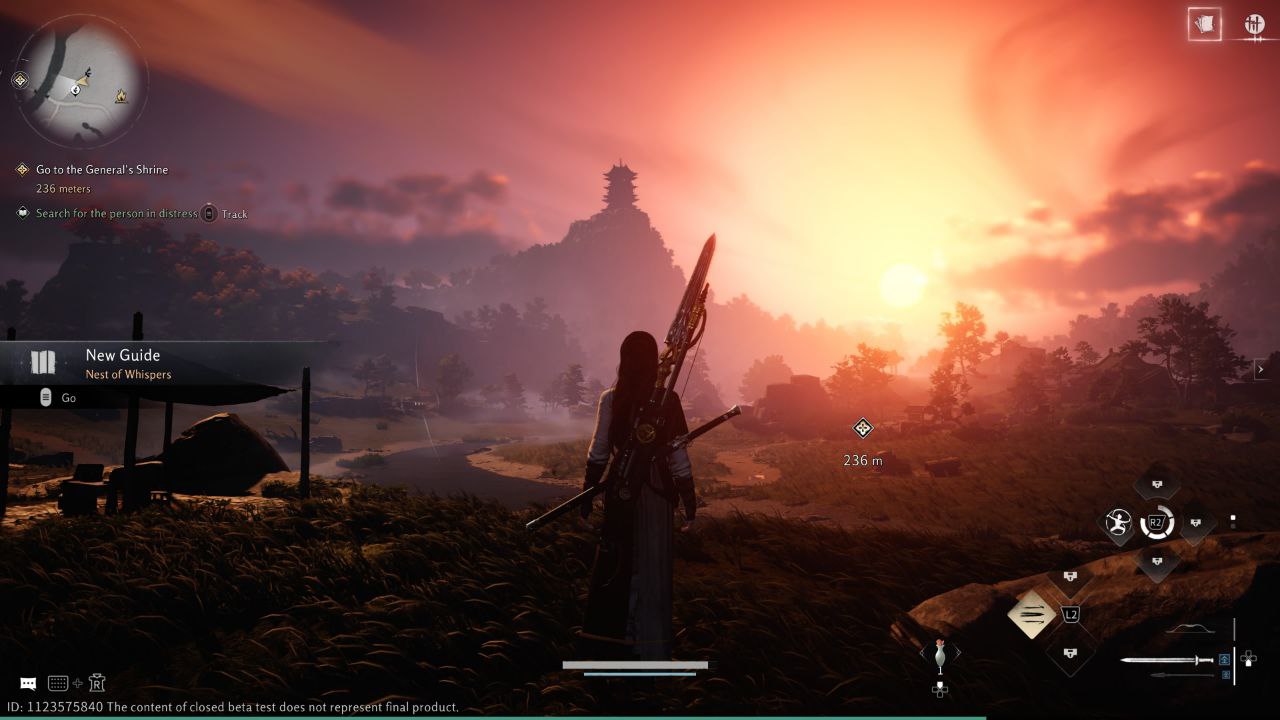
Task: Select the campfire marker on the minimap
Action: point(121,96)
